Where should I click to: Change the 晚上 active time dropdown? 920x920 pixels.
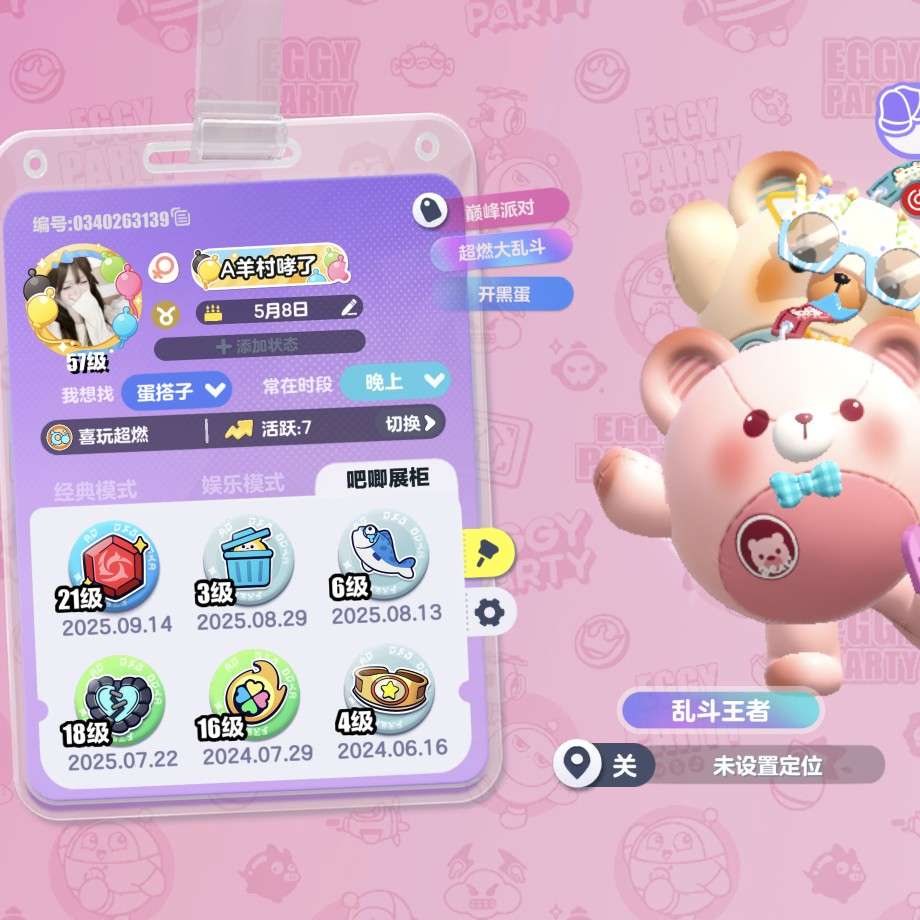(x=395, y=381)
